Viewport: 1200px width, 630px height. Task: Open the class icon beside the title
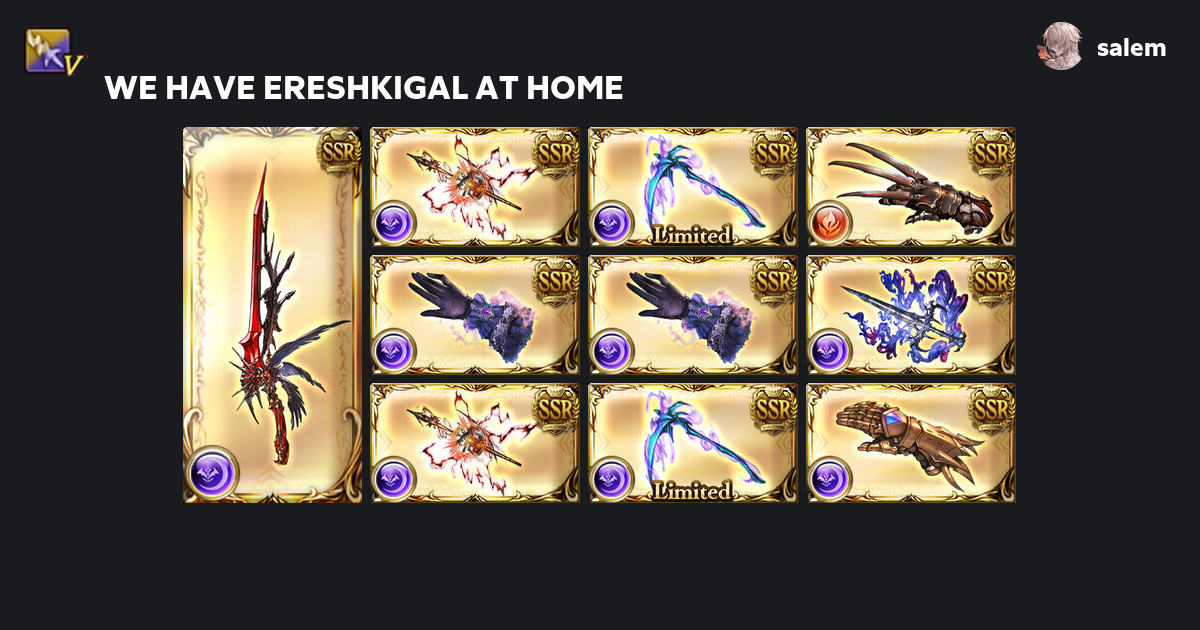(54, 52)
